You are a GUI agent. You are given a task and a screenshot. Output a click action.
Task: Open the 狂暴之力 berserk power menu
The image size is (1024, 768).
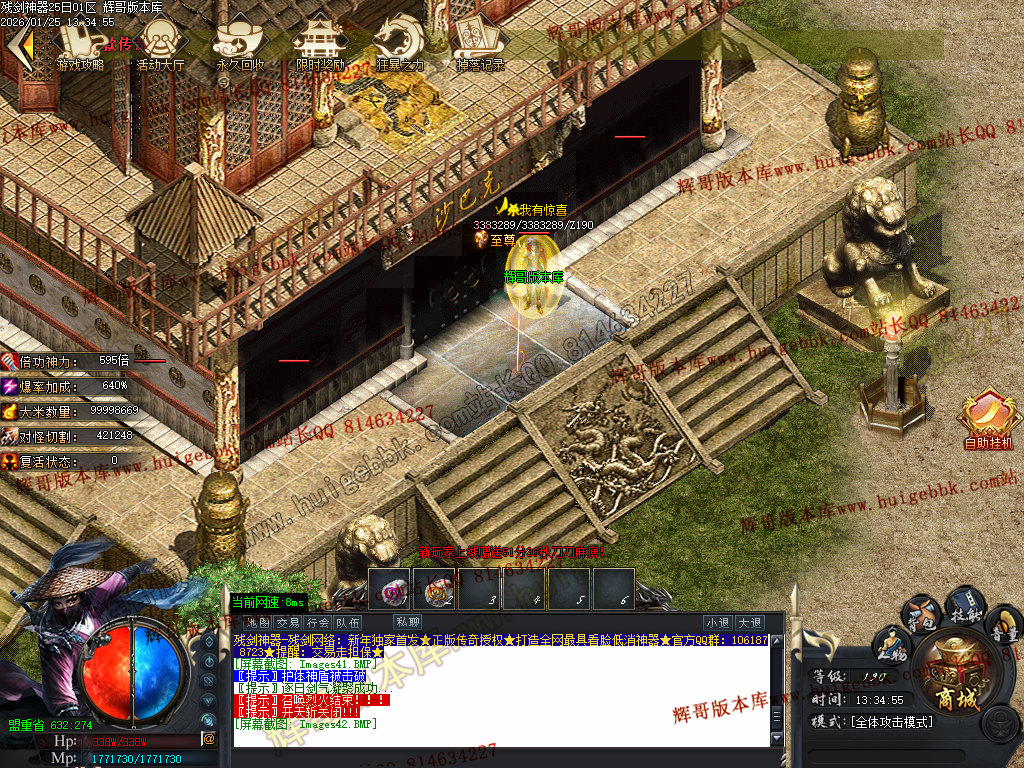click(400, 46)
